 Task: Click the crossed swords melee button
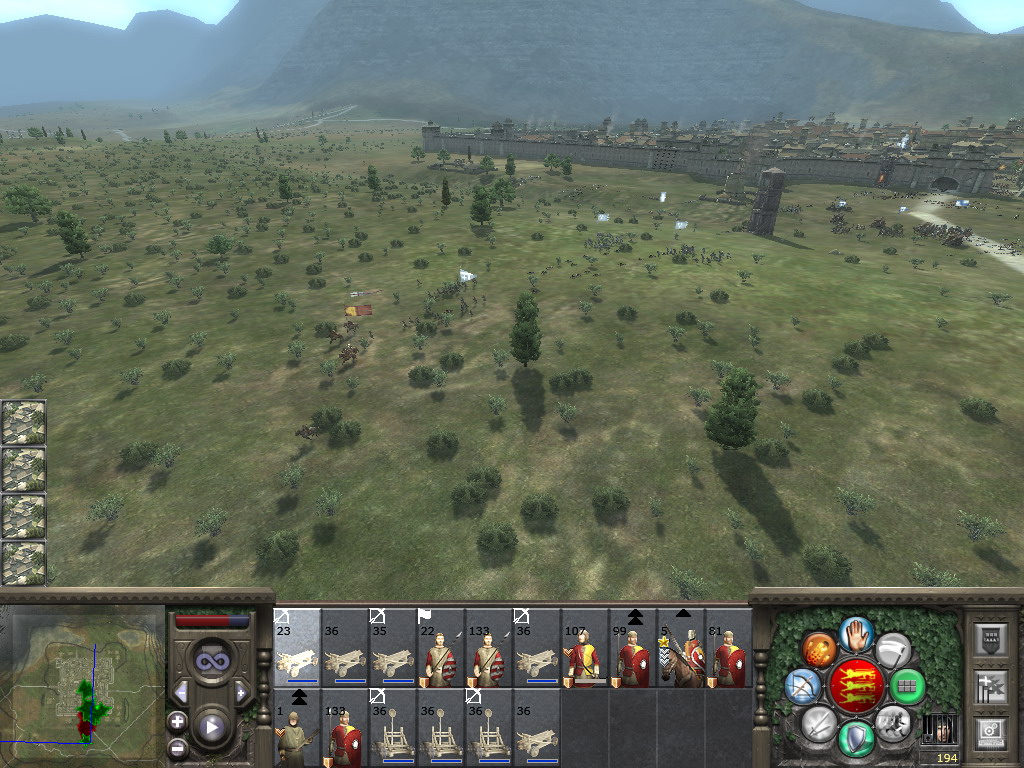click(819, 723)
